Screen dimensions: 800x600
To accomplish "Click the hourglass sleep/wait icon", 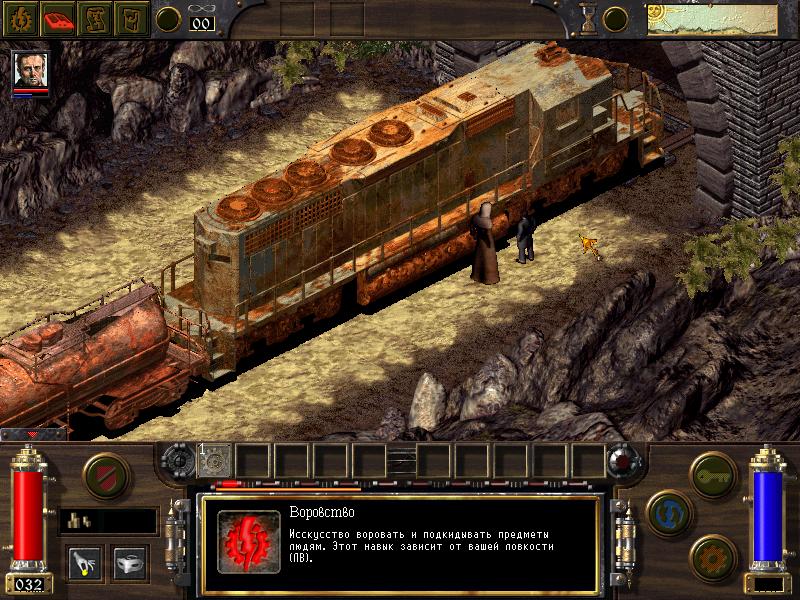I will [x=587, y=17].
